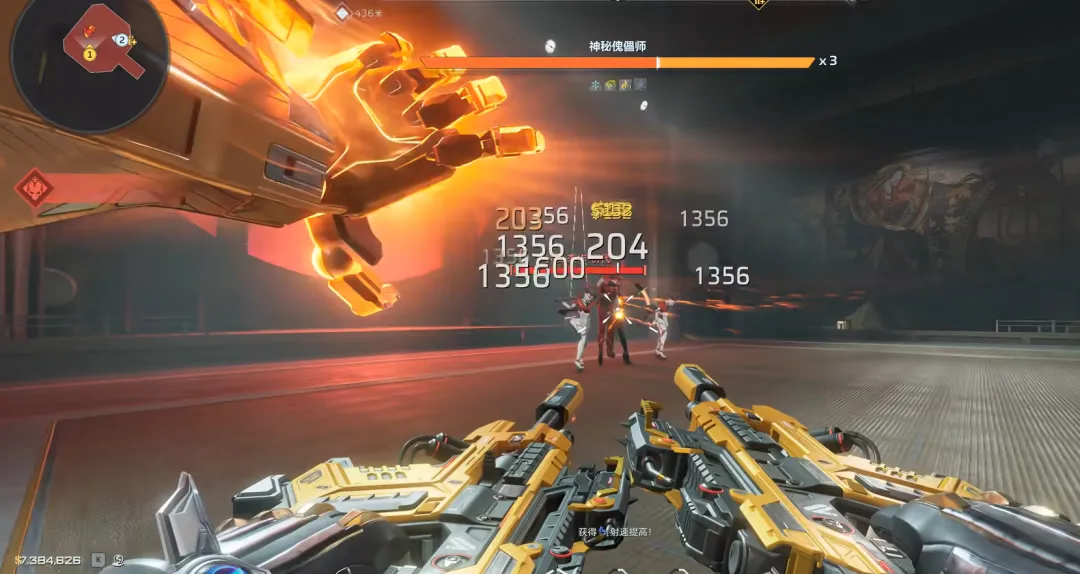
Task: Select the white number 2 minimap marker
Action: [x=122, y=40]
